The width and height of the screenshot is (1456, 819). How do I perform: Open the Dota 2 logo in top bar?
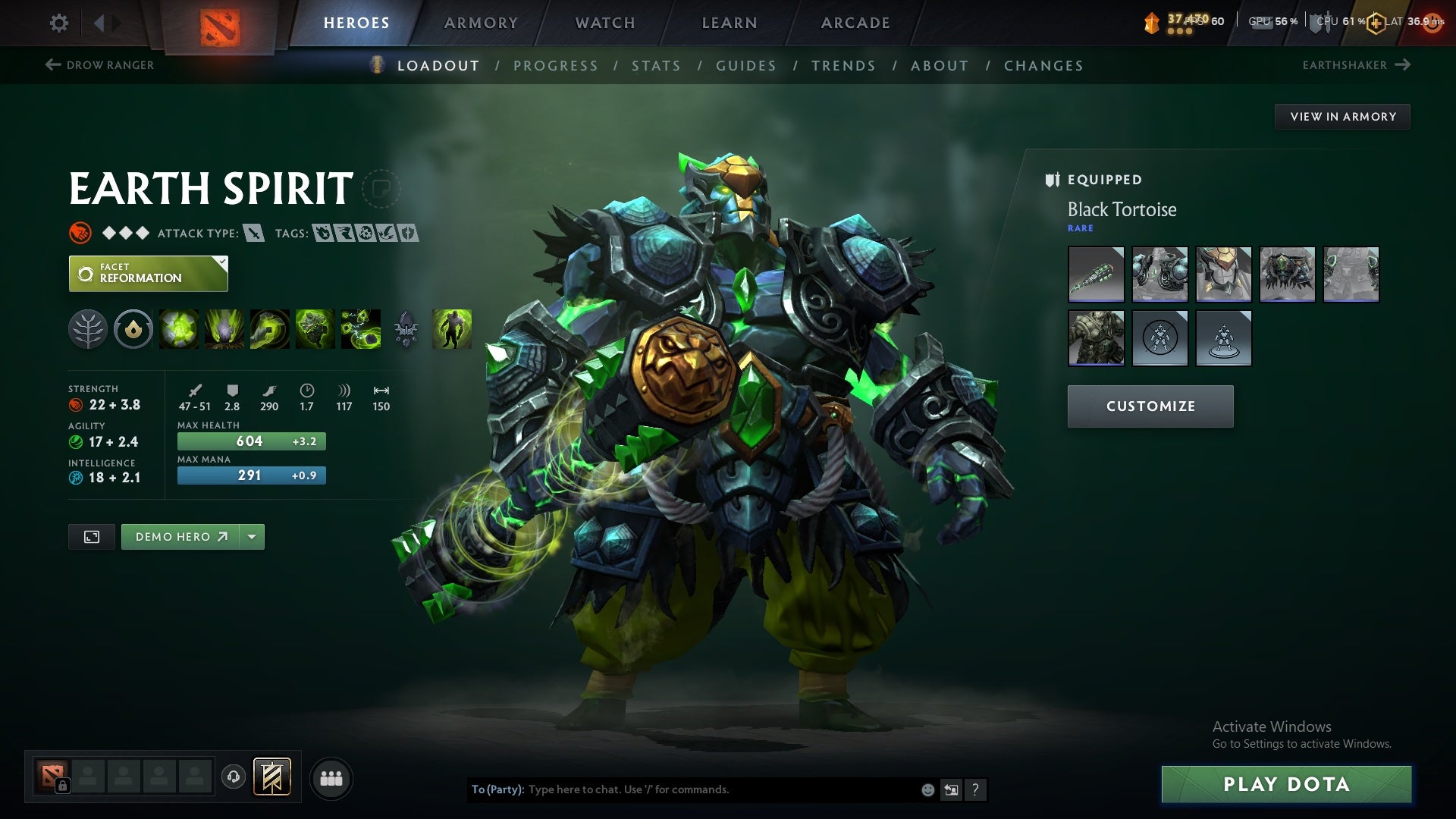[221, 23]
